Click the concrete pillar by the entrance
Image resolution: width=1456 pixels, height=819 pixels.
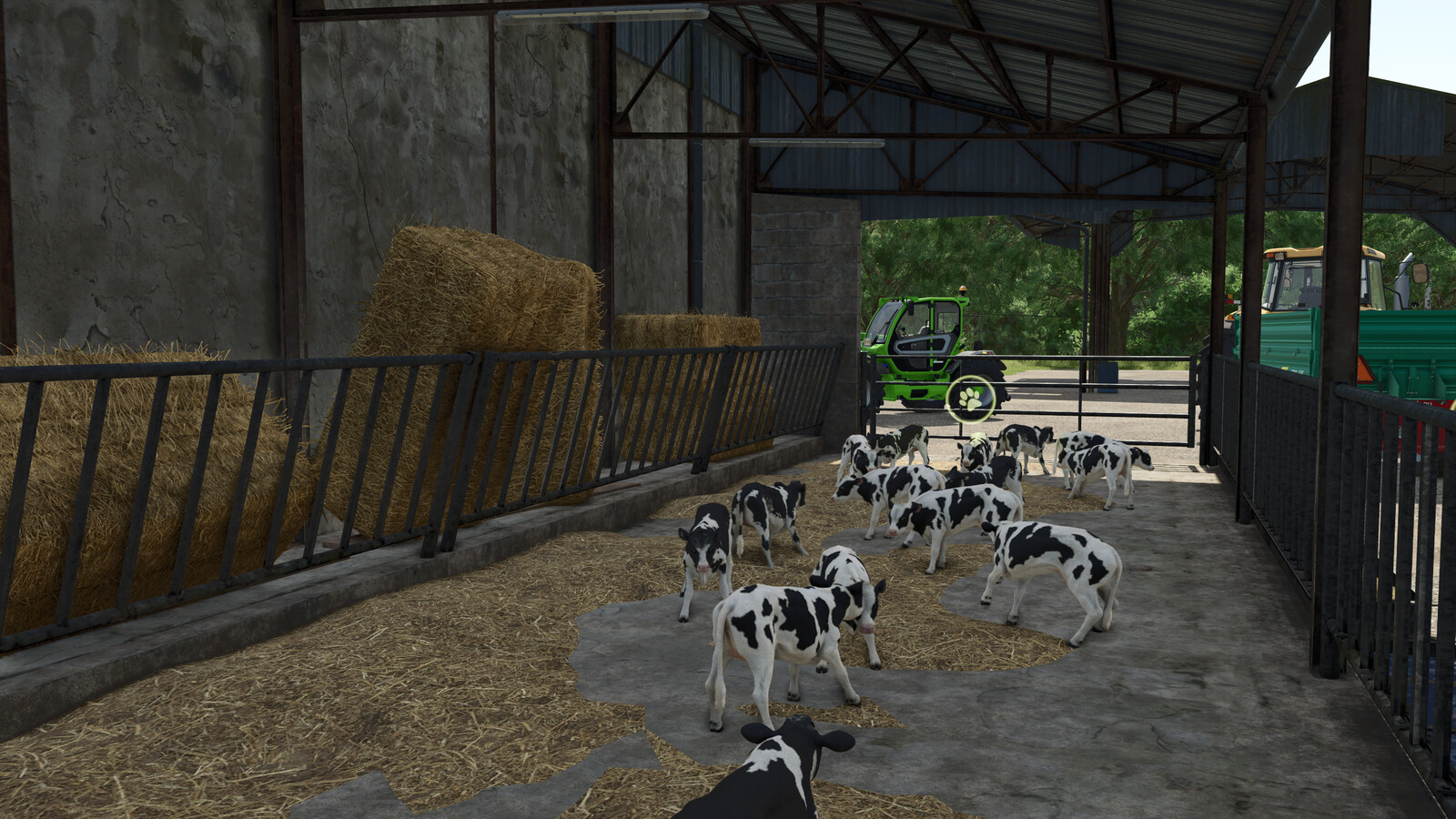pyautogui.click(x=801, y=273)
